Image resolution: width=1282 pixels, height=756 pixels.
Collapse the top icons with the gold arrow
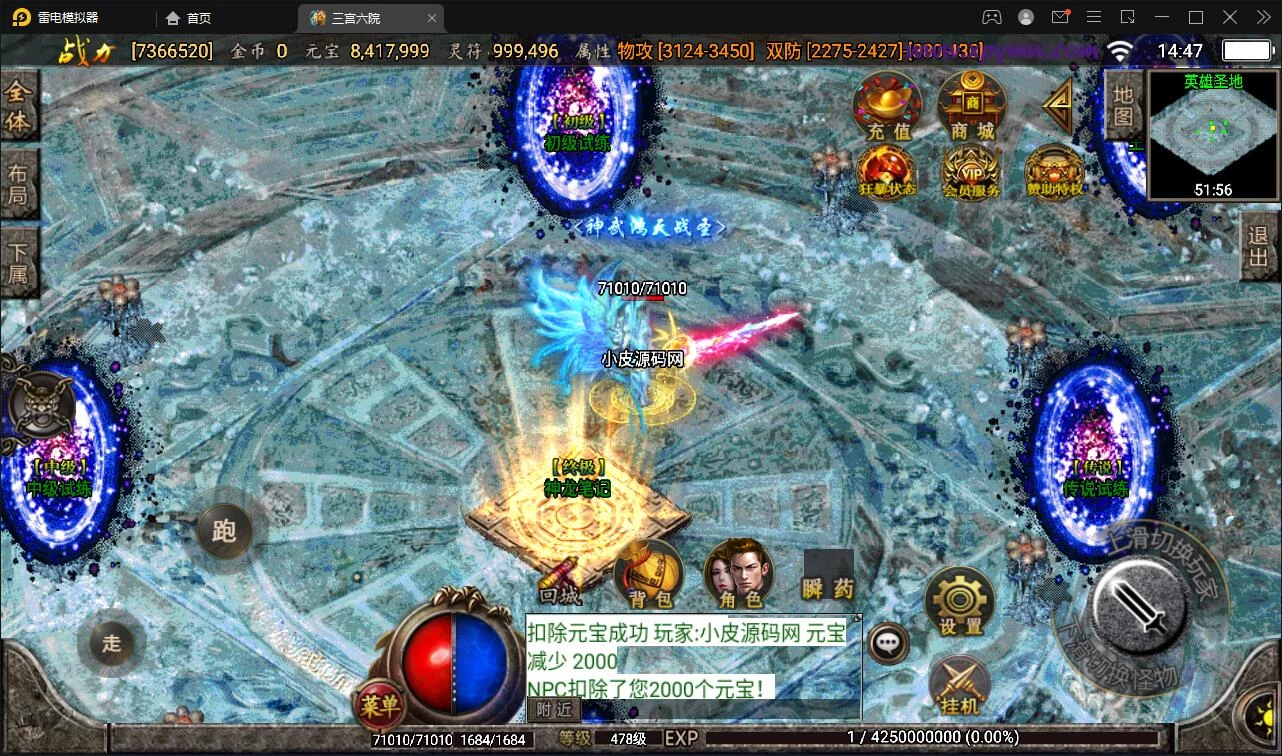point(1057,103)
